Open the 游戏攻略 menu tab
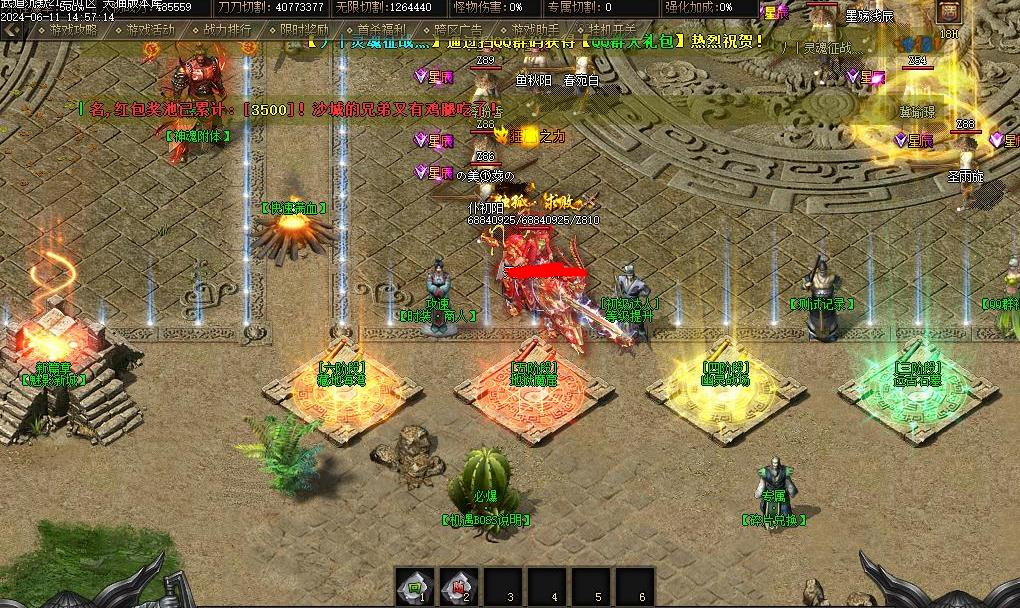 coord(74,30)
